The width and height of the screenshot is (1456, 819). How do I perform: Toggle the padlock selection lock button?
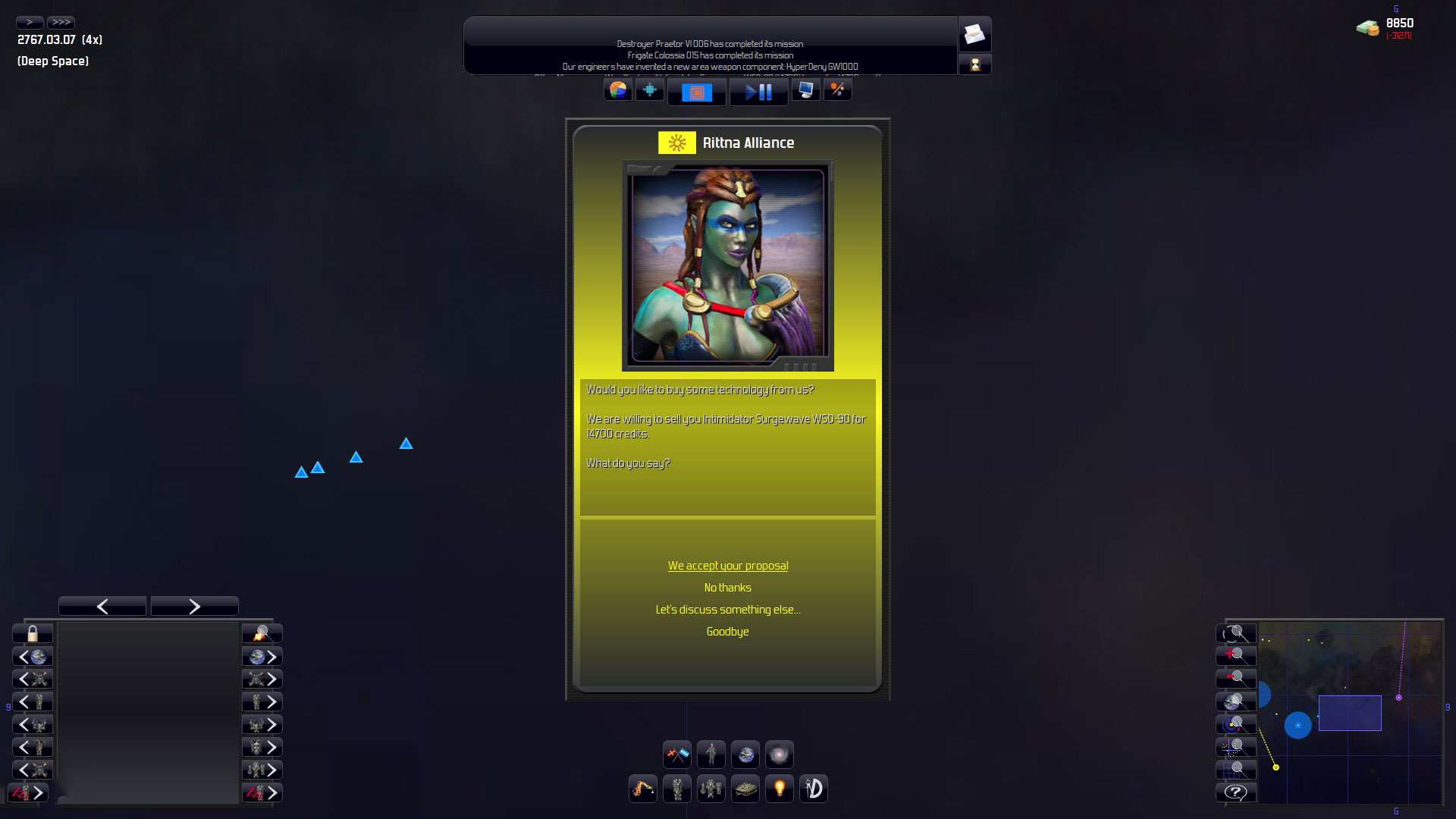33,633
